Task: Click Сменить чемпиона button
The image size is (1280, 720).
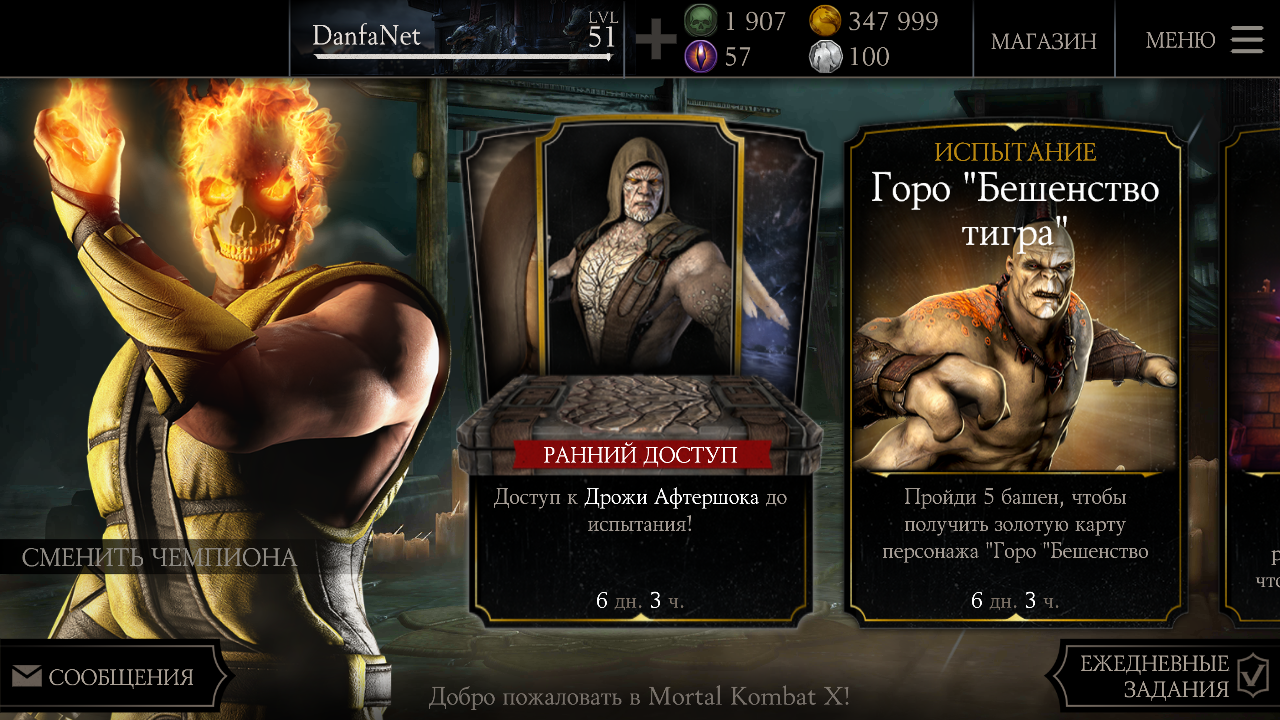Action: click(160, 557)
